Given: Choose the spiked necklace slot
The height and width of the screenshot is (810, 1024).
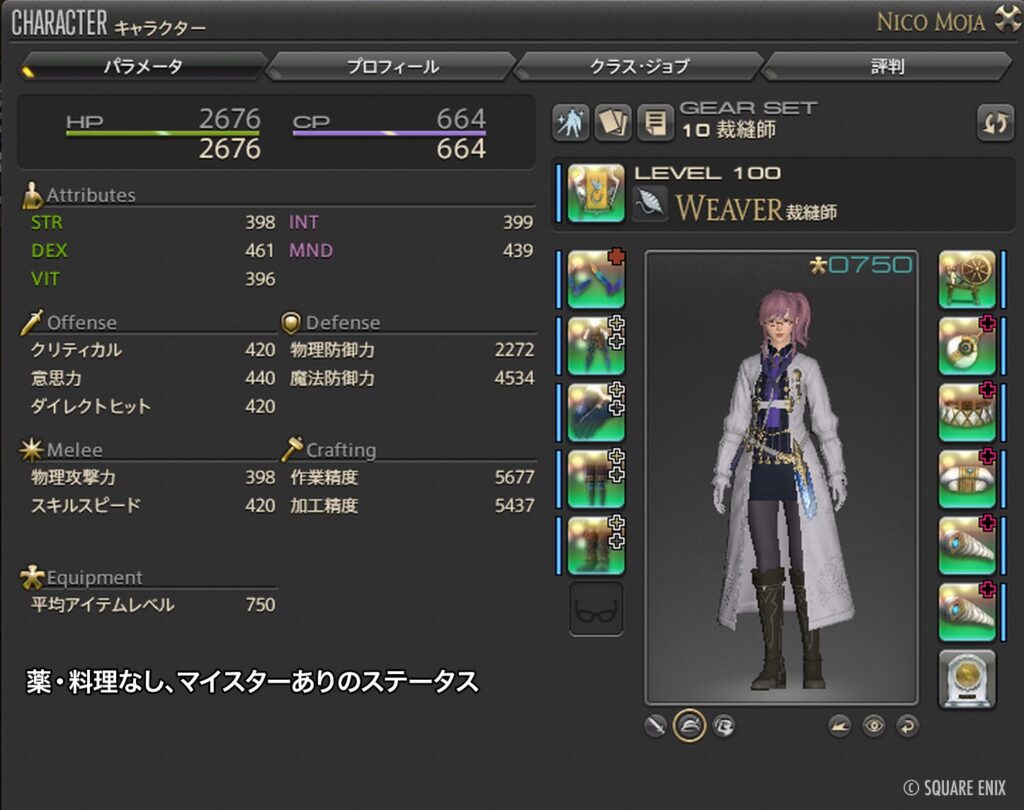Looking at the screenshot, I should coord(967,412).
